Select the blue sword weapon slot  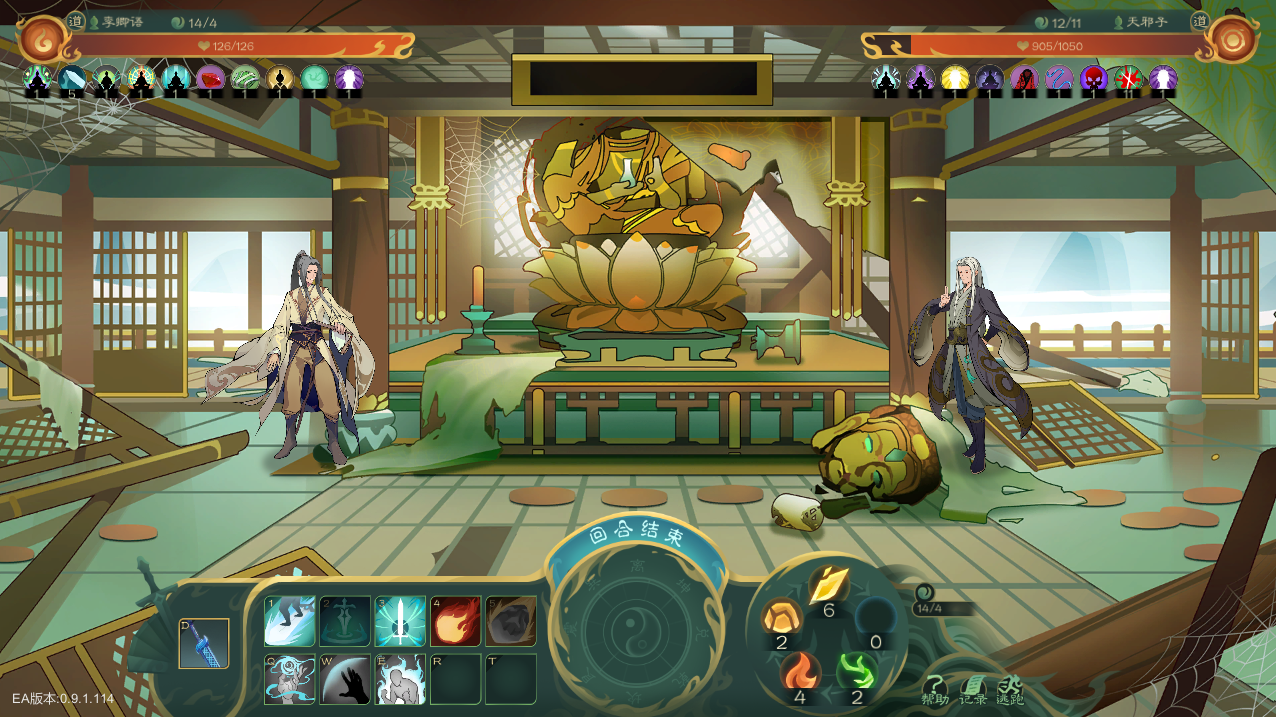click(x=203, y=643)
